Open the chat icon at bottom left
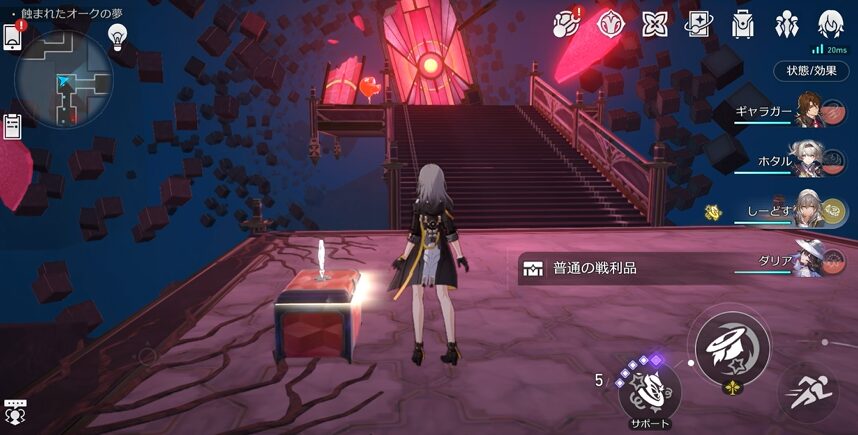The height and width of the screenshot is (435, 858). pyautogui.click(x=14, y=410)
